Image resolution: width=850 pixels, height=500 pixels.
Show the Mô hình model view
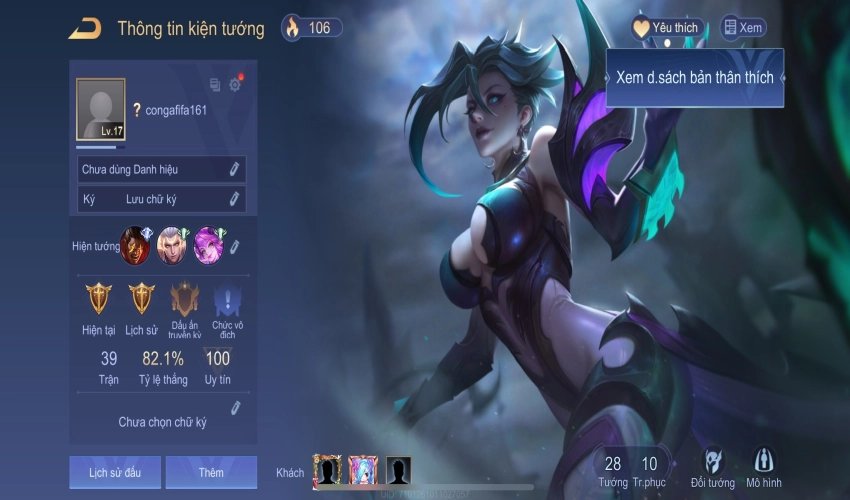tap(765, 467)
